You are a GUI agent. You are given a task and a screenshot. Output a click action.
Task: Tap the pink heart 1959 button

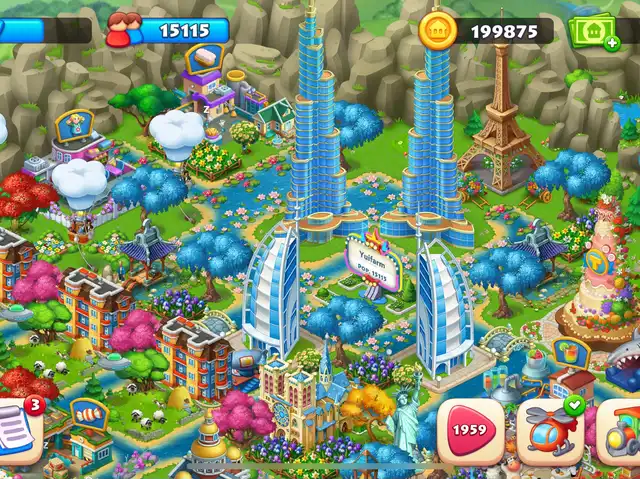[x=469, y=431]
